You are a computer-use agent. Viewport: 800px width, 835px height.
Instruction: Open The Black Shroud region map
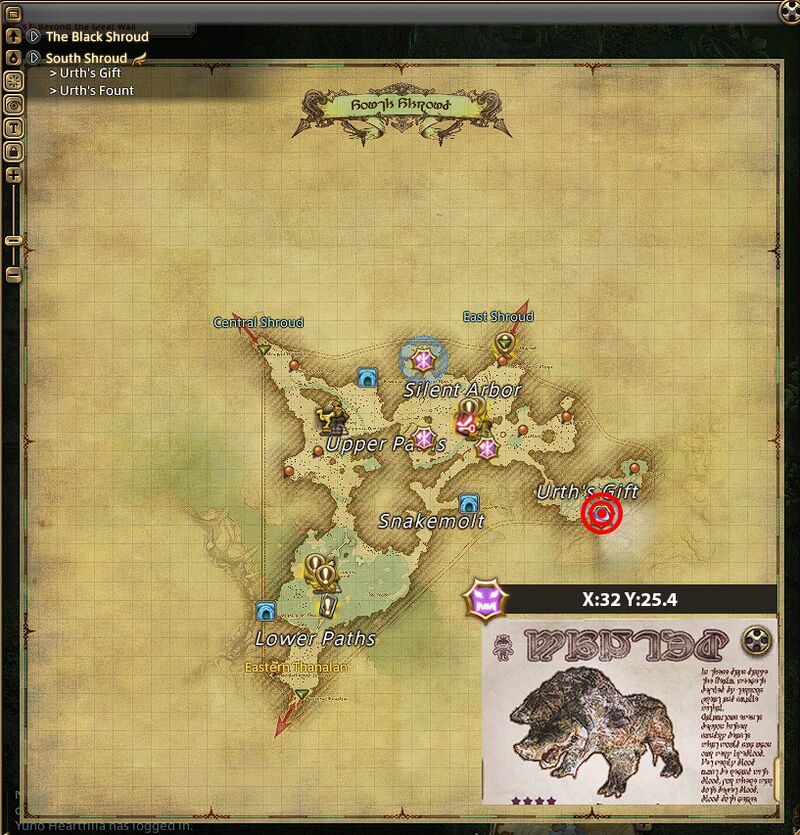point(96,36)
